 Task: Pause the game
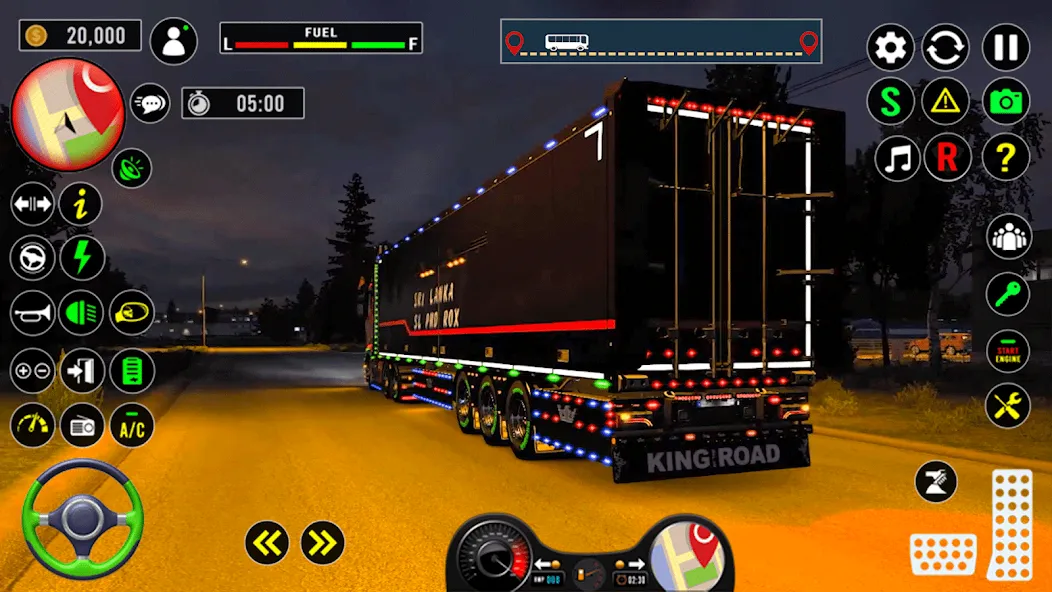tap(1006, 47)
